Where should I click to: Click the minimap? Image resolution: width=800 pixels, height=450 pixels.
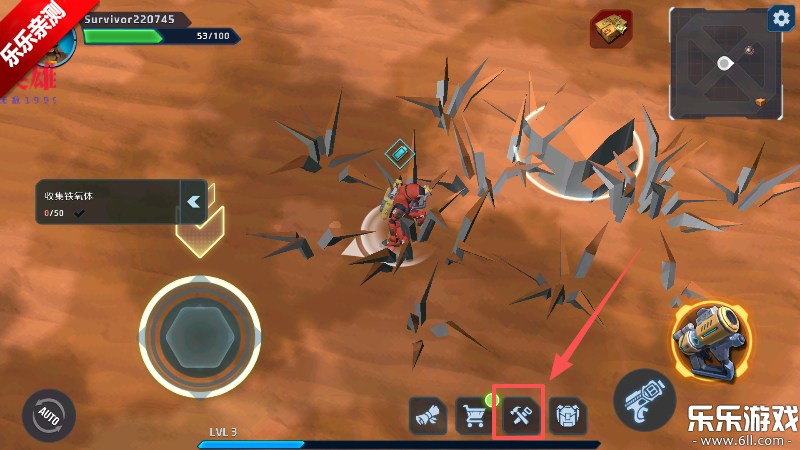point(723,64)
